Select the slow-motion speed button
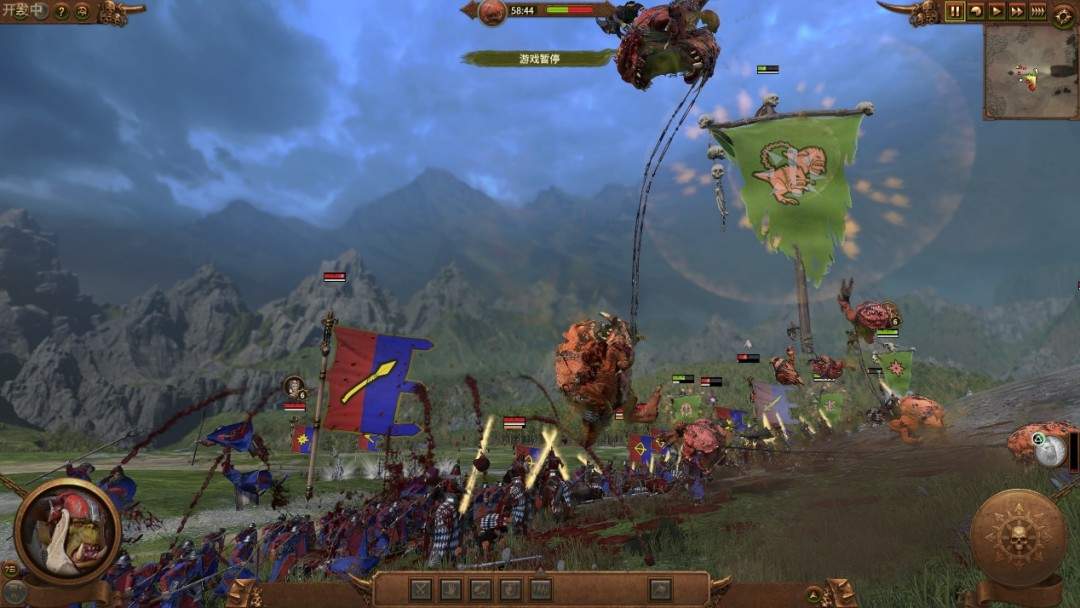This screenshot has width=1080, height=608. (x=976, y=11)
